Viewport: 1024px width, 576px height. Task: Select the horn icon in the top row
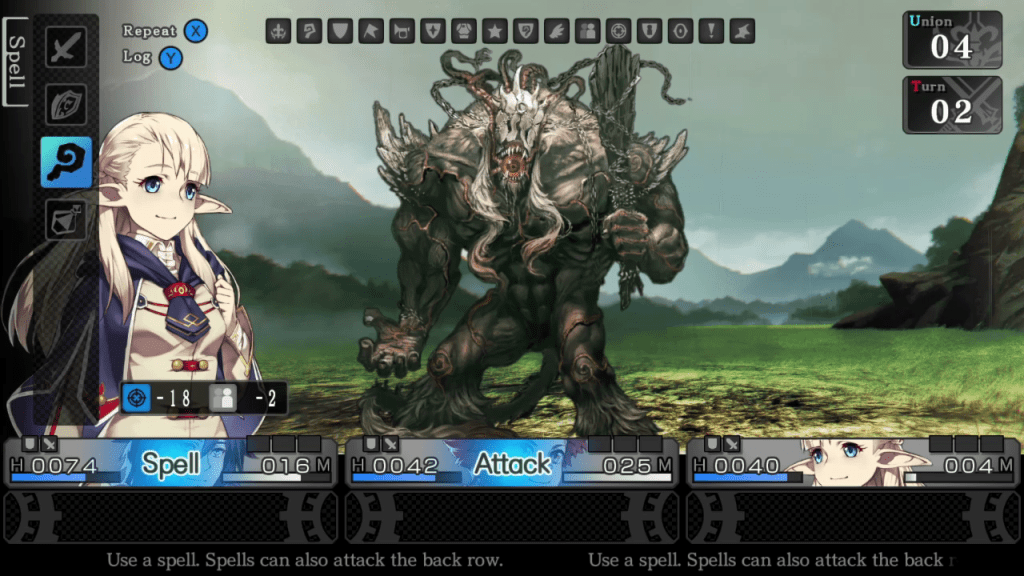[x=402, y=31]
